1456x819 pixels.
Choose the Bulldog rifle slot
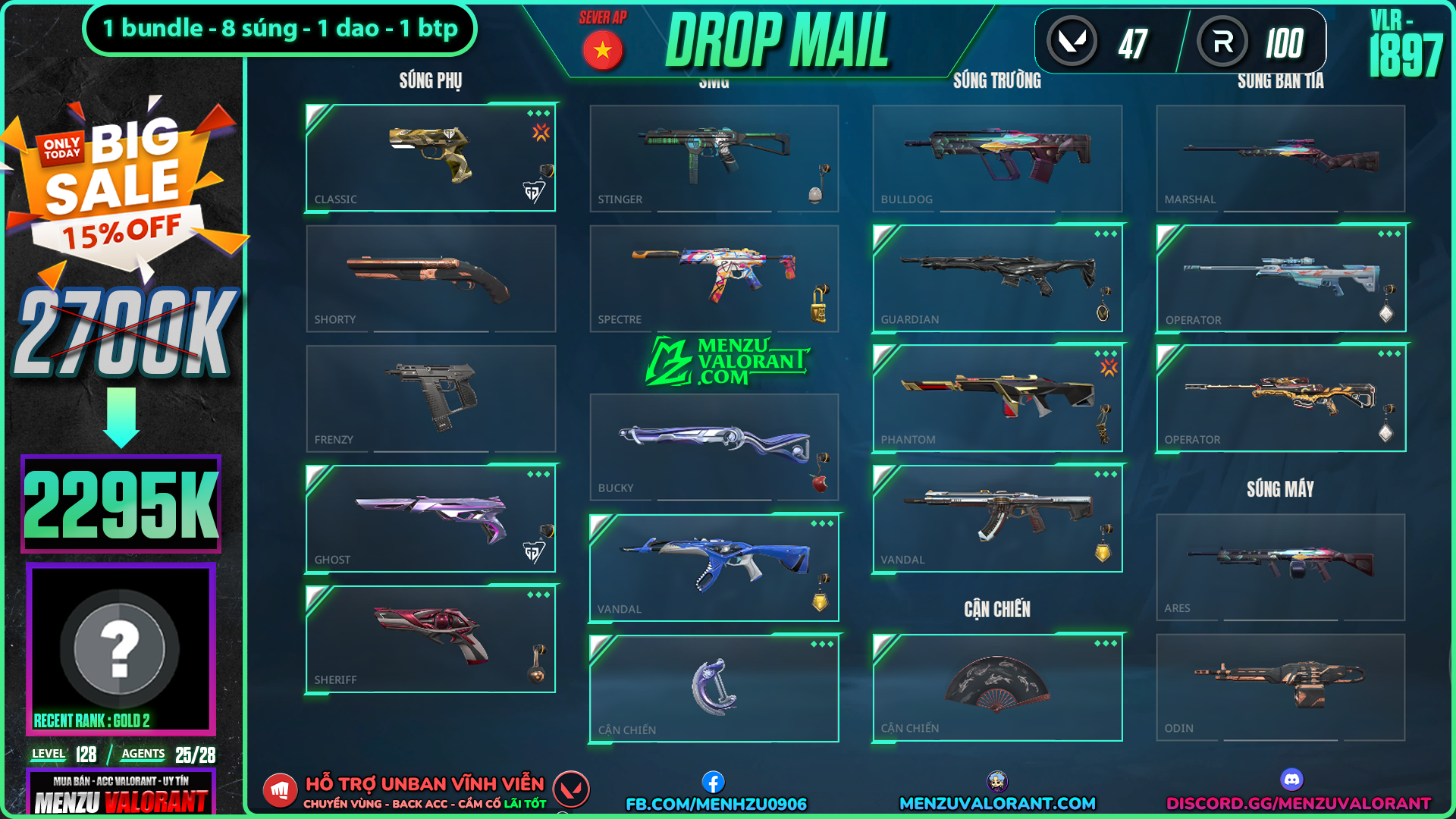coord(996,158)
